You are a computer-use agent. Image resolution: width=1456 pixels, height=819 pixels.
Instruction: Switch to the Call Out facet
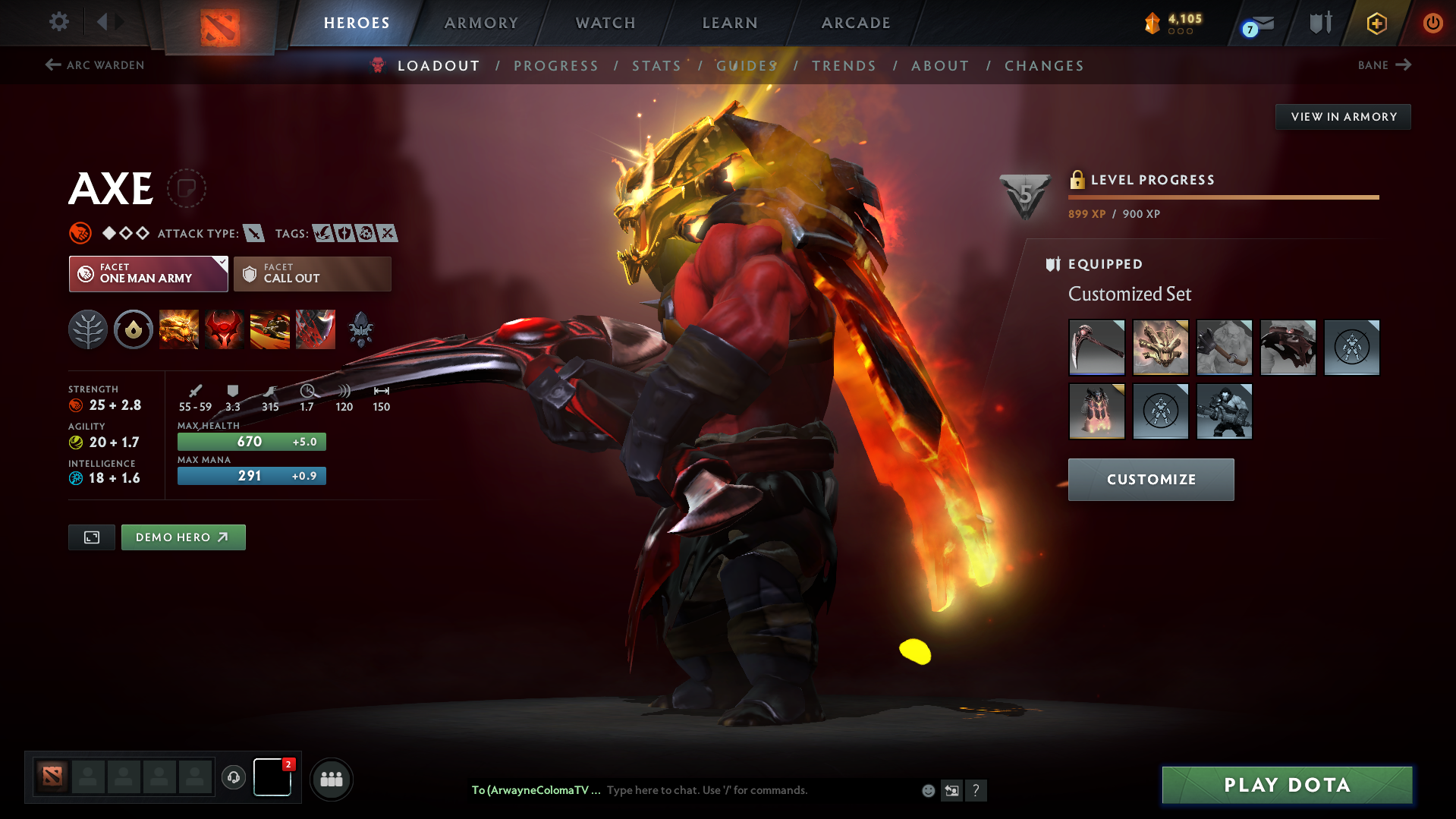tap(312, 273)
